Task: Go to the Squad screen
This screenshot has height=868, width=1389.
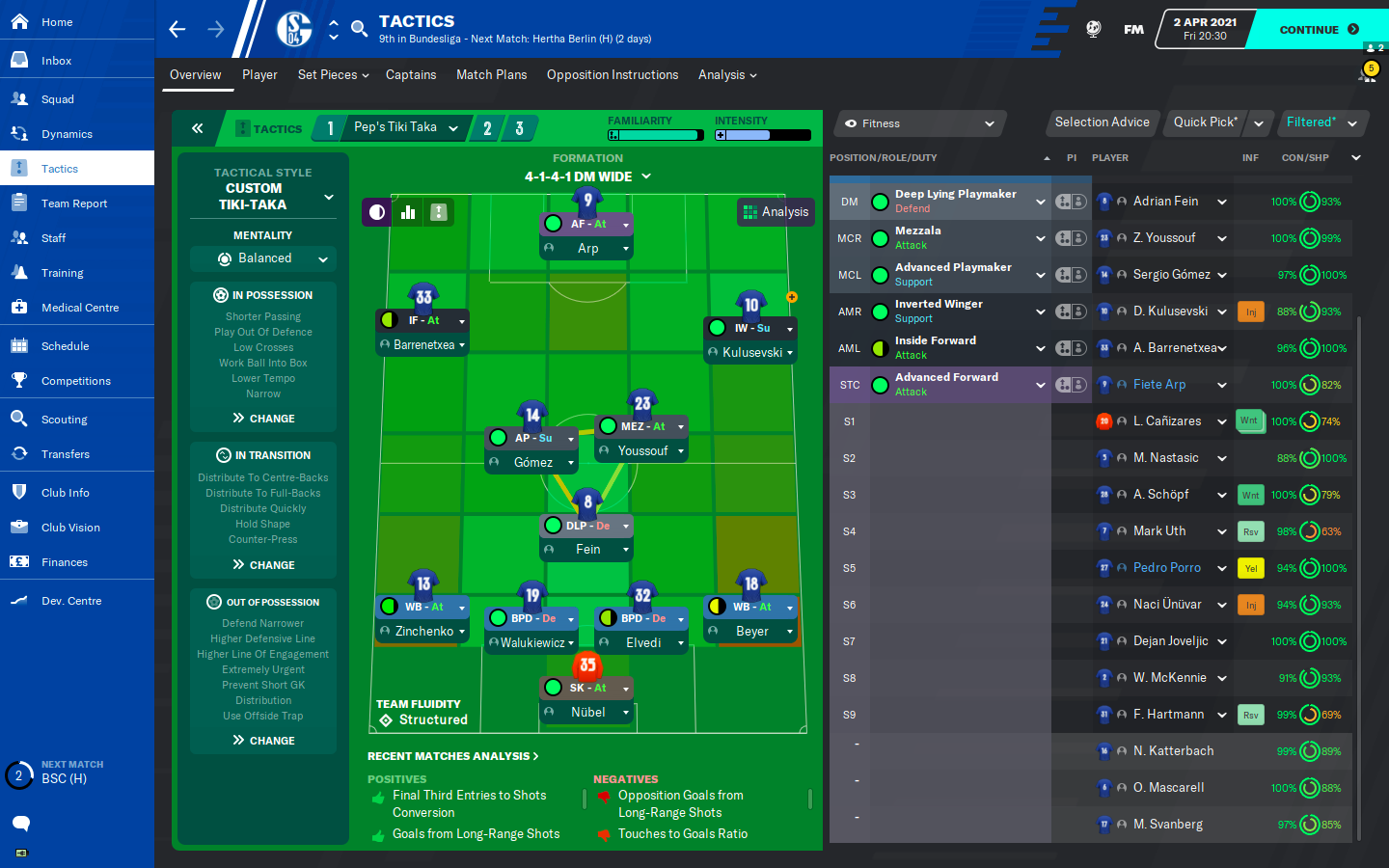Action: [x=57, y=99]
